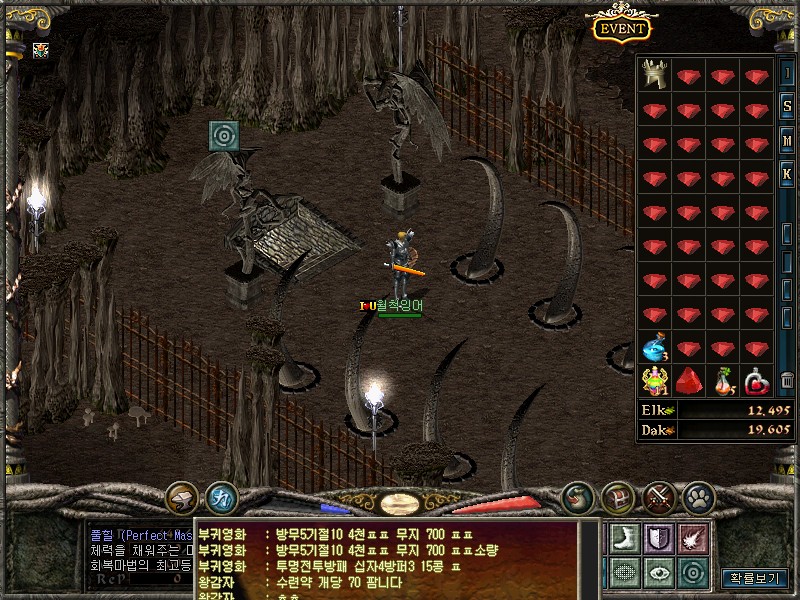Activate the boot skill slot
Screen dimensions: 800x600
623,536
